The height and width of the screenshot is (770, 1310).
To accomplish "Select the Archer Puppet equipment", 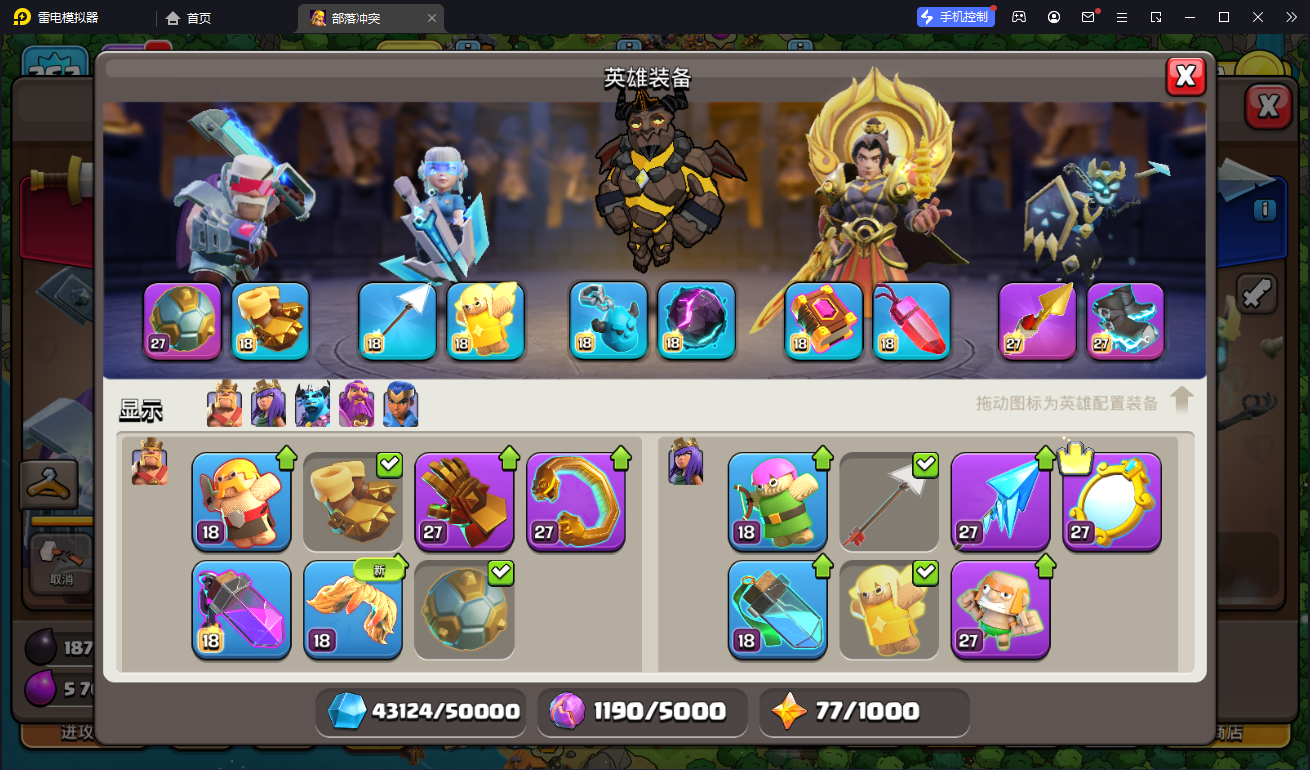I will click(777, 501).
